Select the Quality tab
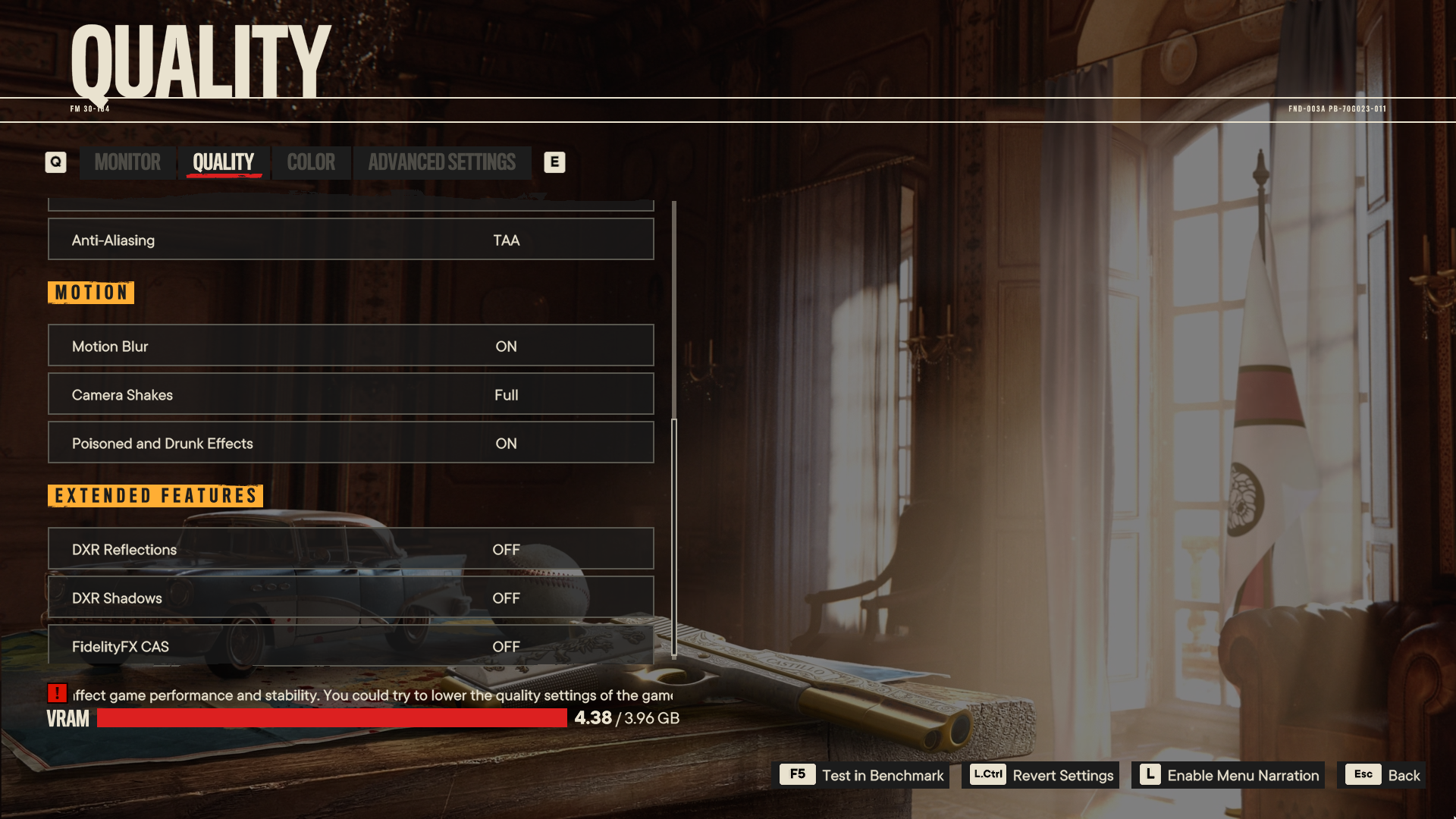This screenshot has height=819, width=1456. pos(223,162)
